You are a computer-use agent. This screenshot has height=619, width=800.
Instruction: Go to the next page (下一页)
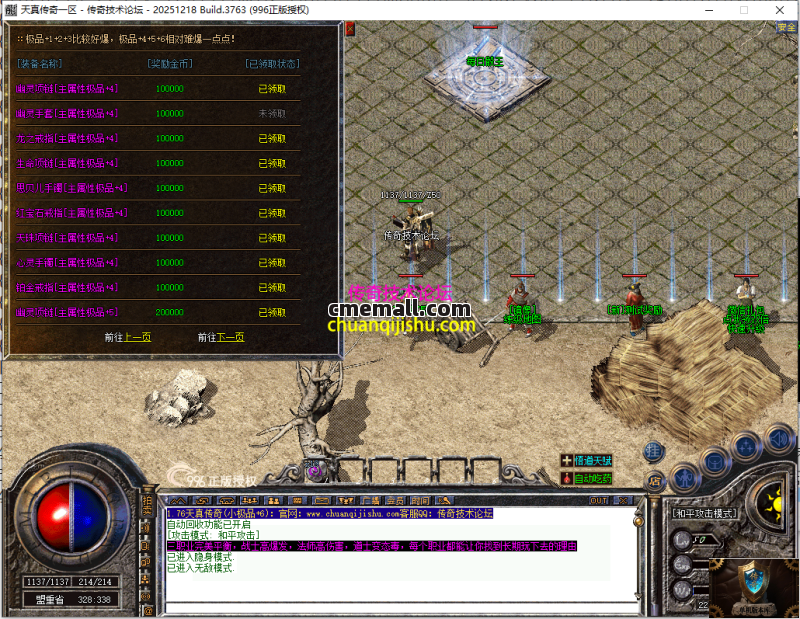coord(231,338)
